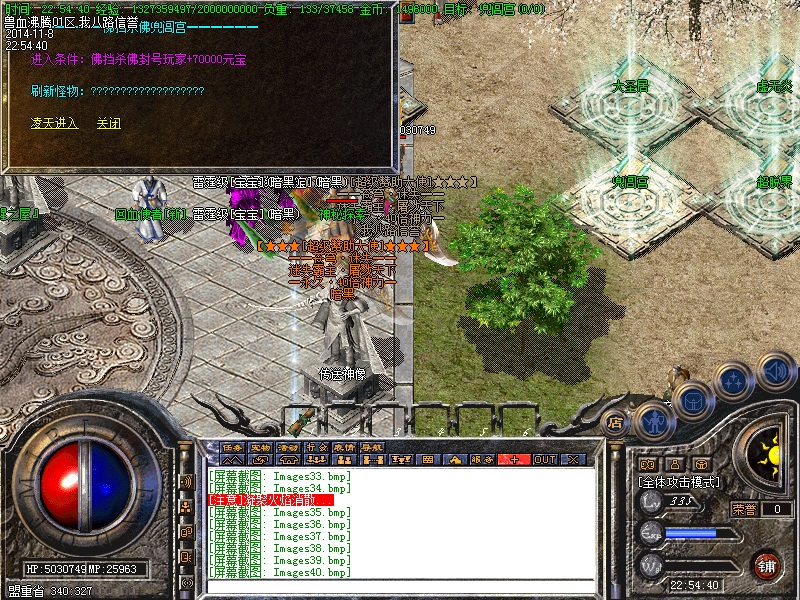
Task: Open the skills sparkle icon
Action: (x=735, y=381)
